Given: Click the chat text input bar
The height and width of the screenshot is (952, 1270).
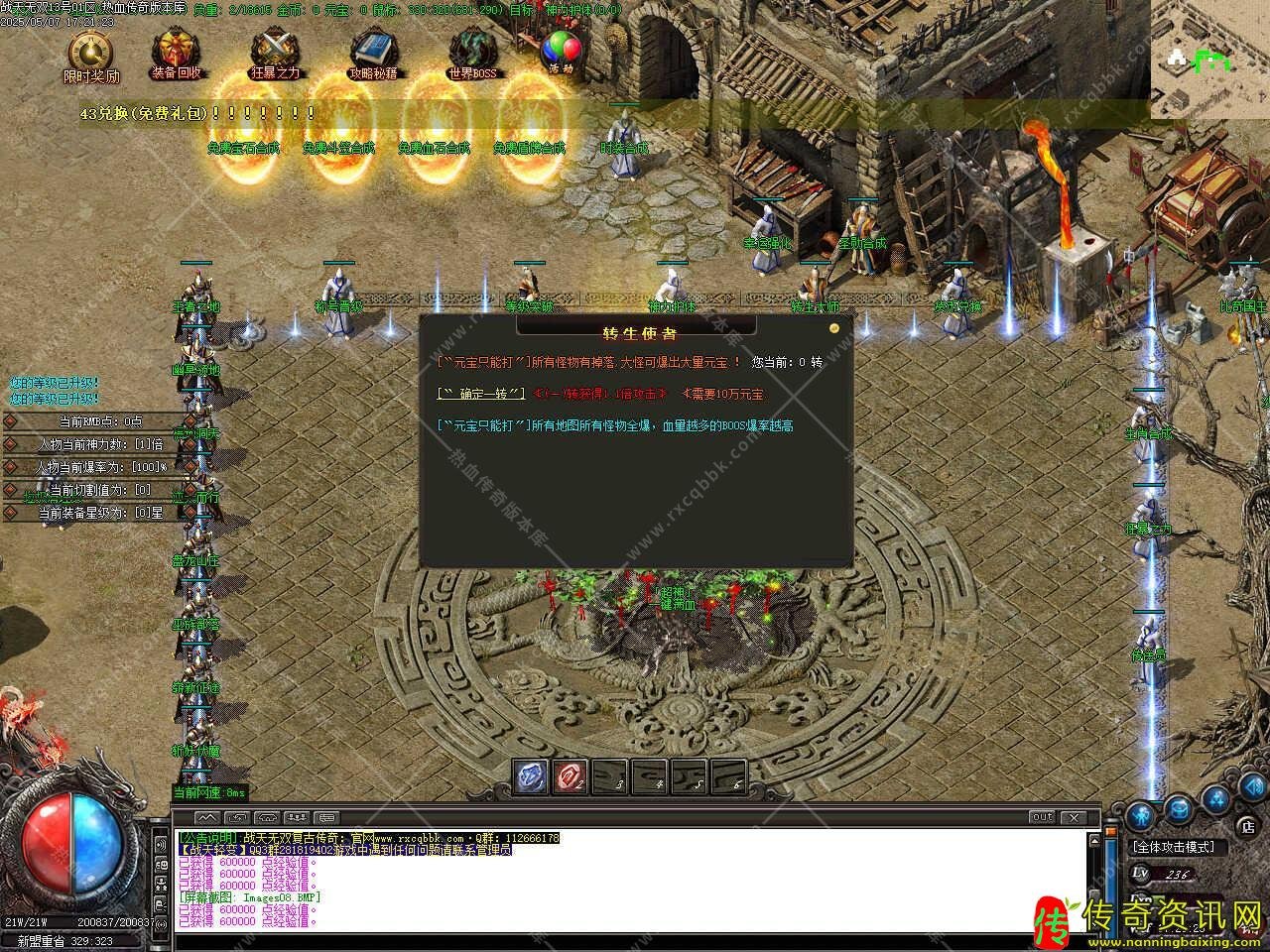Looking at the screenshot, I should (x=635, y=936).
